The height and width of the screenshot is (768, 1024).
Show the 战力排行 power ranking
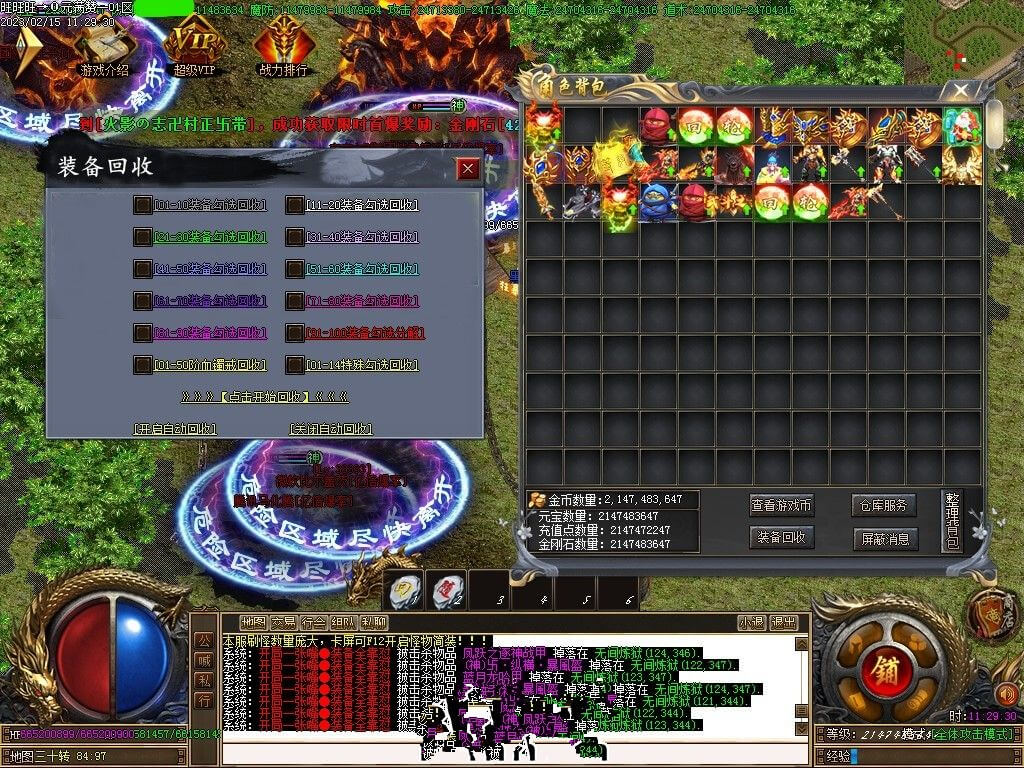point(282,46)
